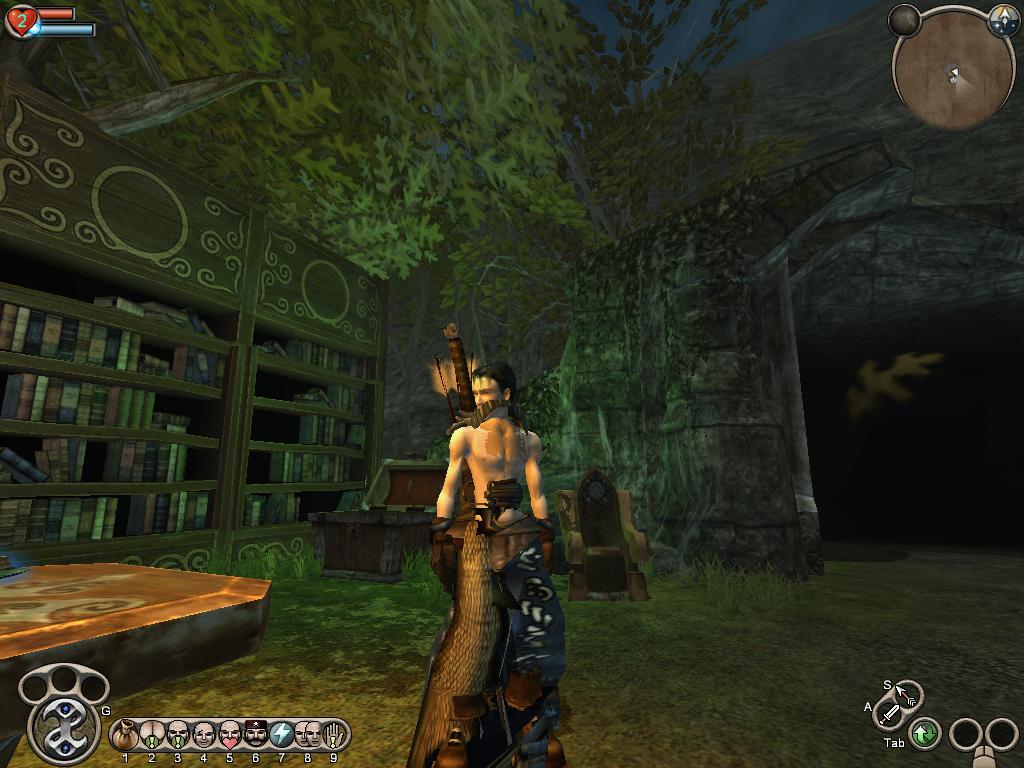Equip the sword melee weapon icon

click(x=889, y=713)
